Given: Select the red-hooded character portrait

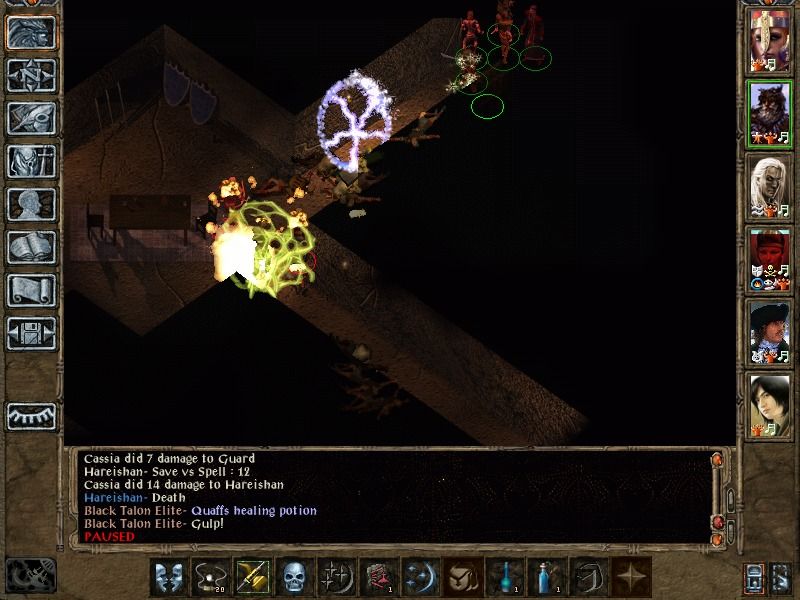Looking at the screenshot, I should 770,260.
